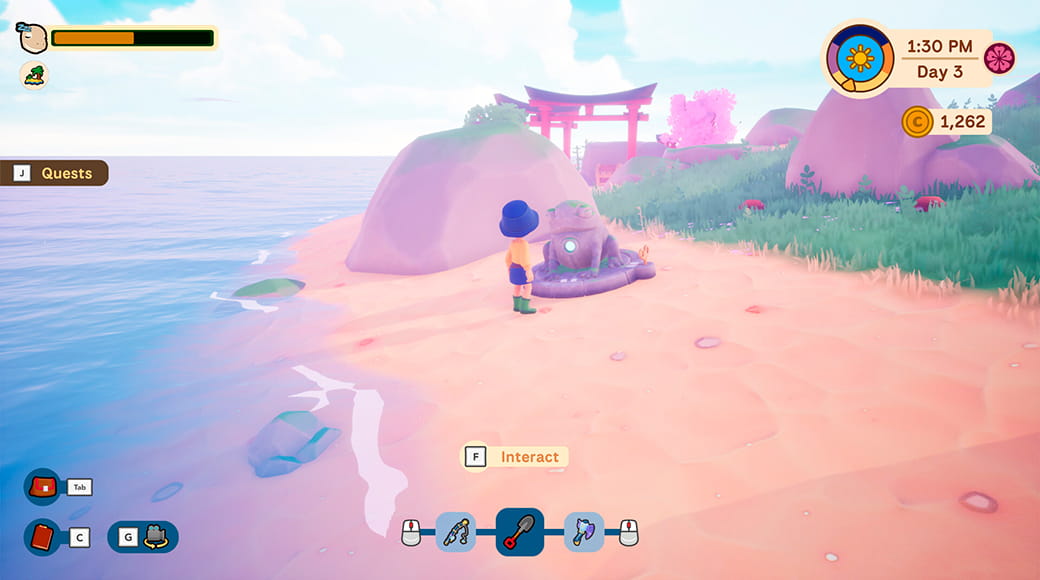Click the sleepy face energy portrait
The image size is (1040, 580).
(x=33, y=39)
